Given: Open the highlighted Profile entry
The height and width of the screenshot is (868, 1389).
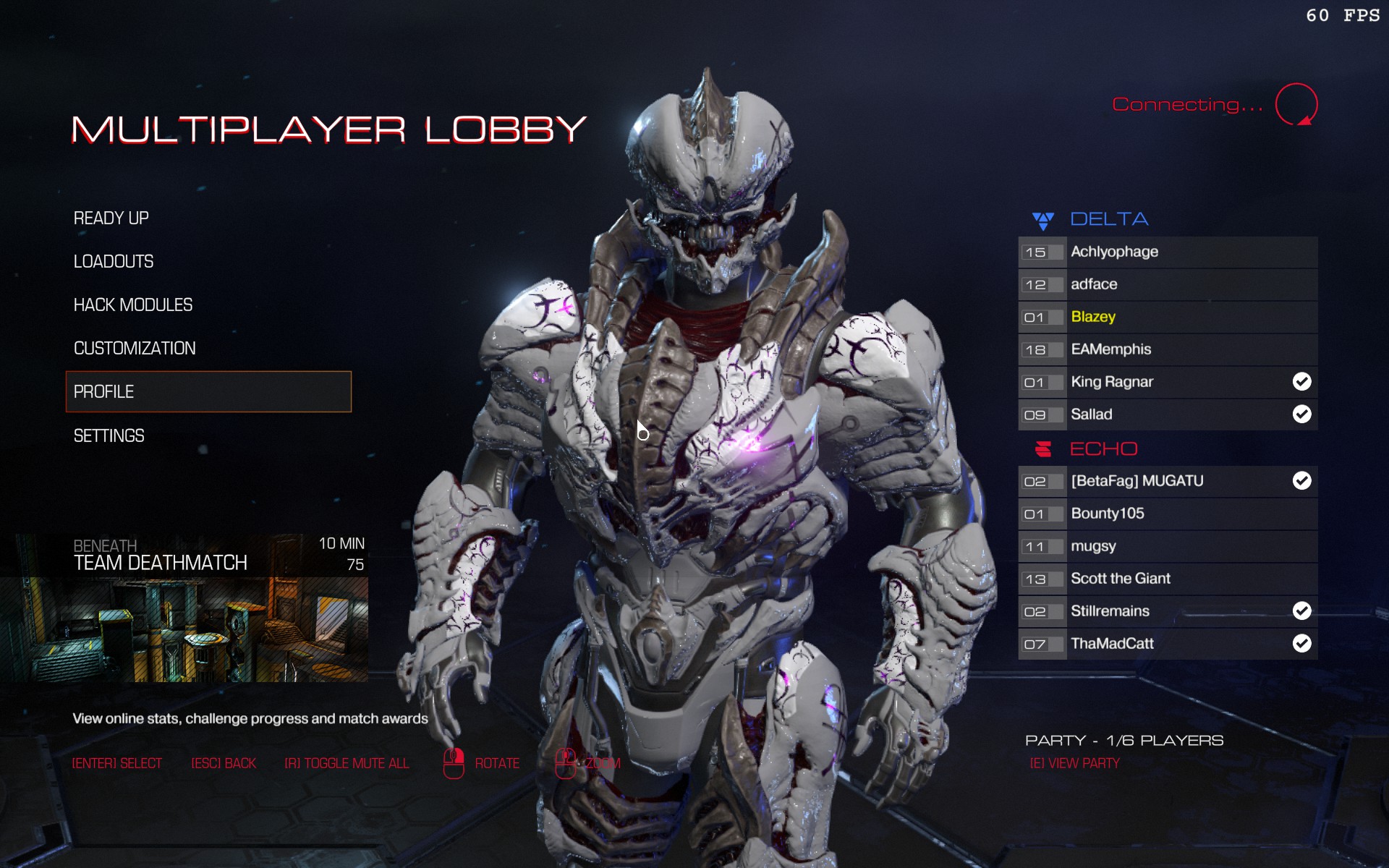Looking at the screenshot, I should [x=208, y=391].
